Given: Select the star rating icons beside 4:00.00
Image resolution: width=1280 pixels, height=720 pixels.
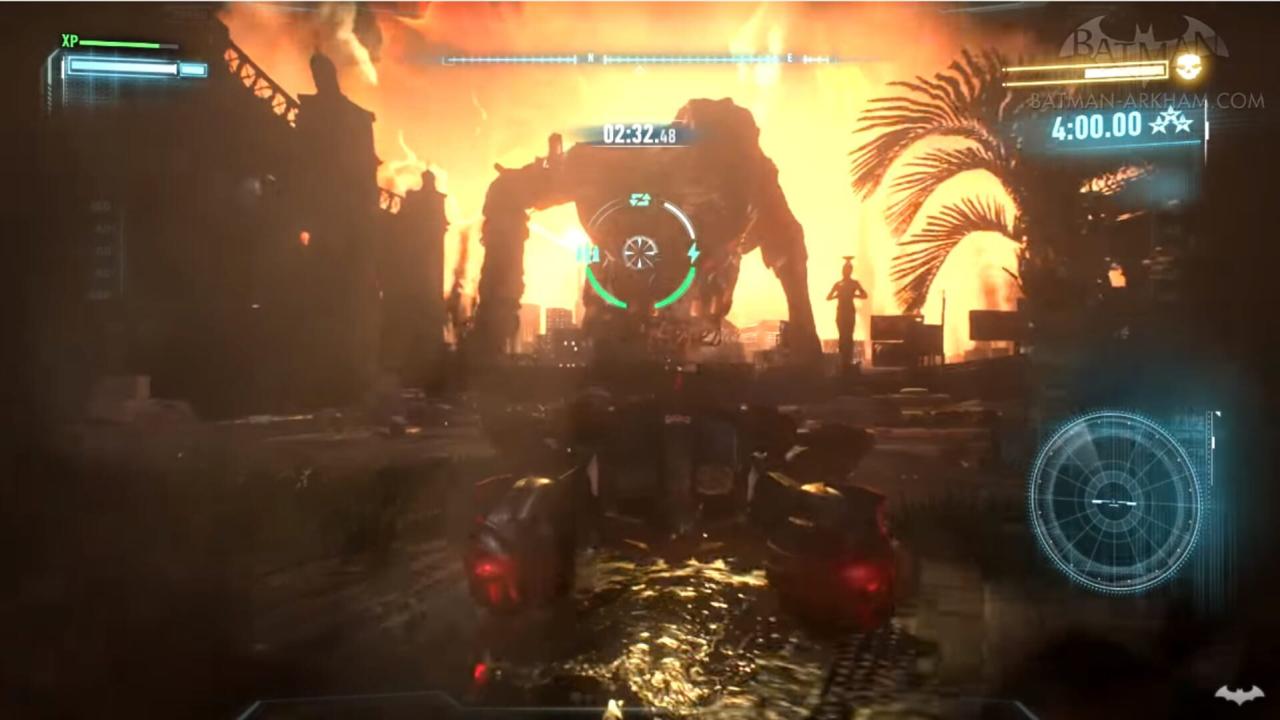Looking at the screenshot, I should (x=1171, y=123).
